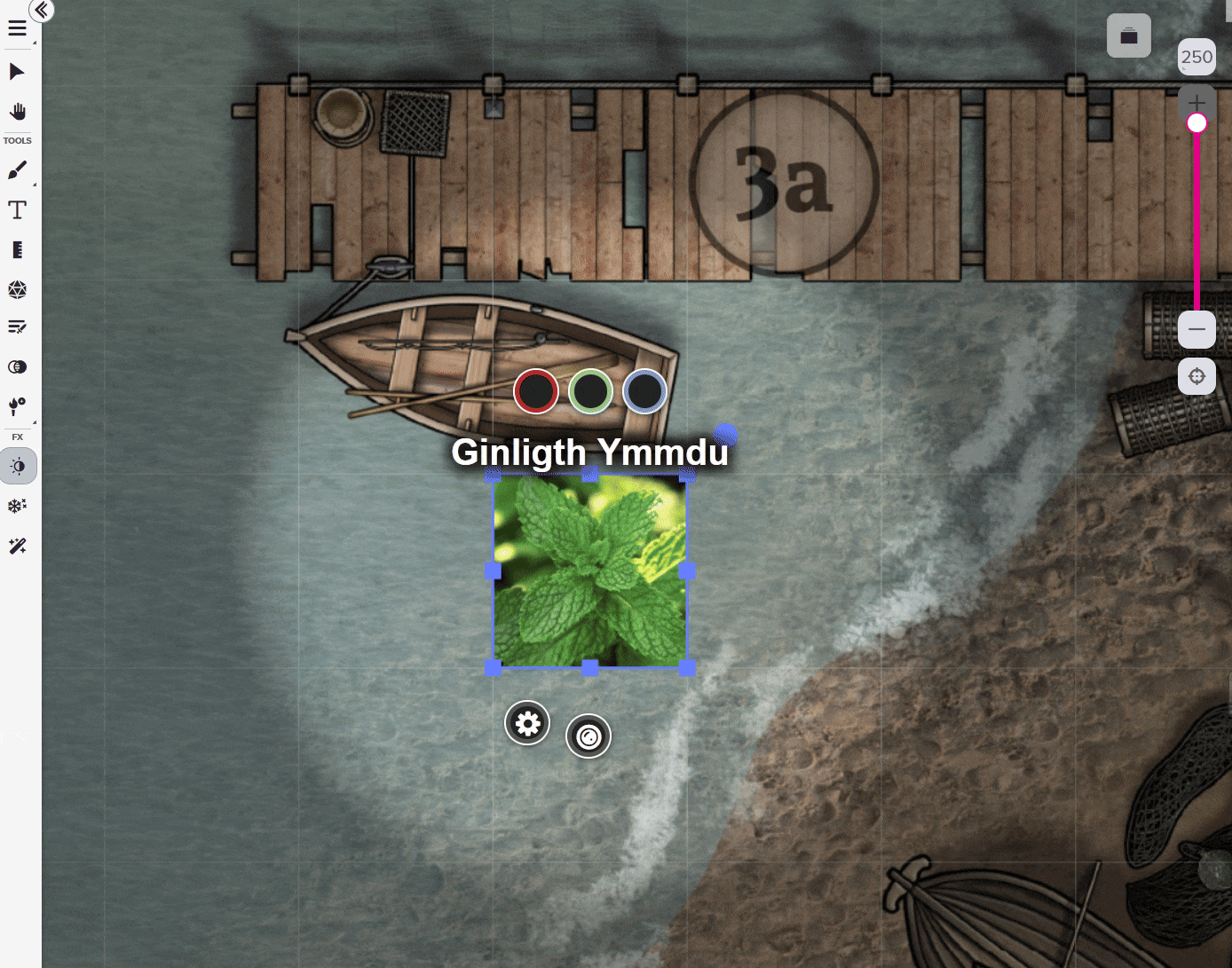Open the turn order list tool

tap(17, 327)
